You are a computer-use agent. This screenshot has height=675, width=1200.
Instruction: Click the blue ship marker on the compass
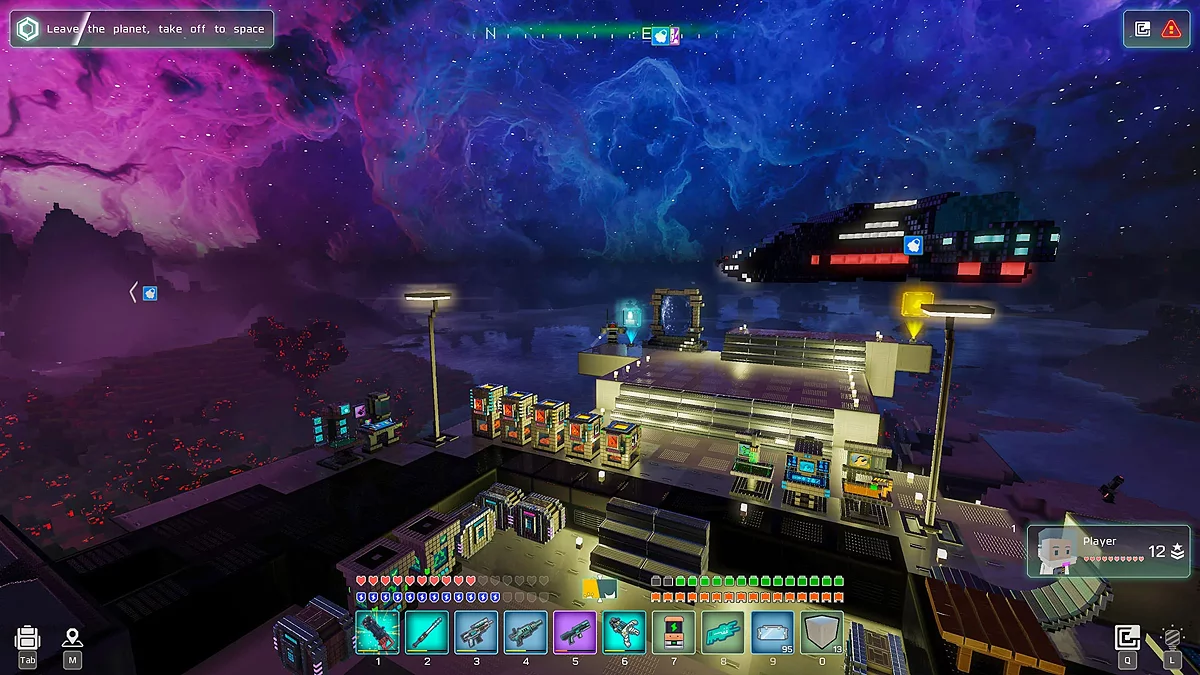coord(661,36)
